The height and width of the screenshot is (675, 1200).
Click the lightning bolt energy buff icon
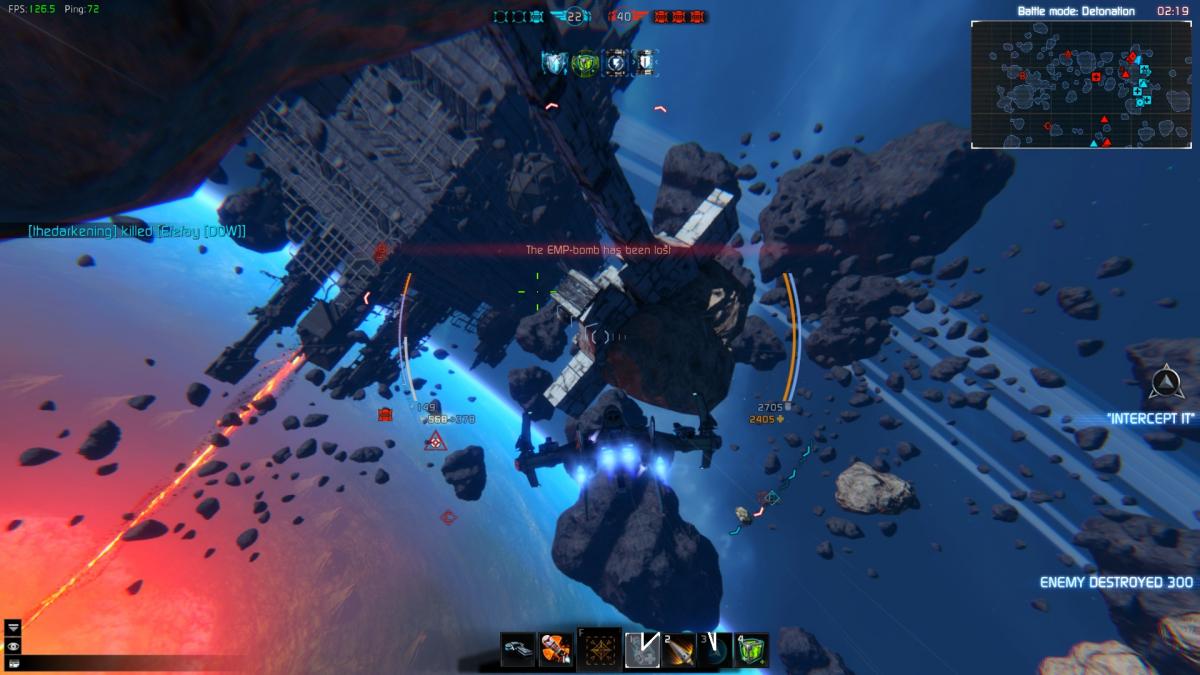tap(616, 63)
